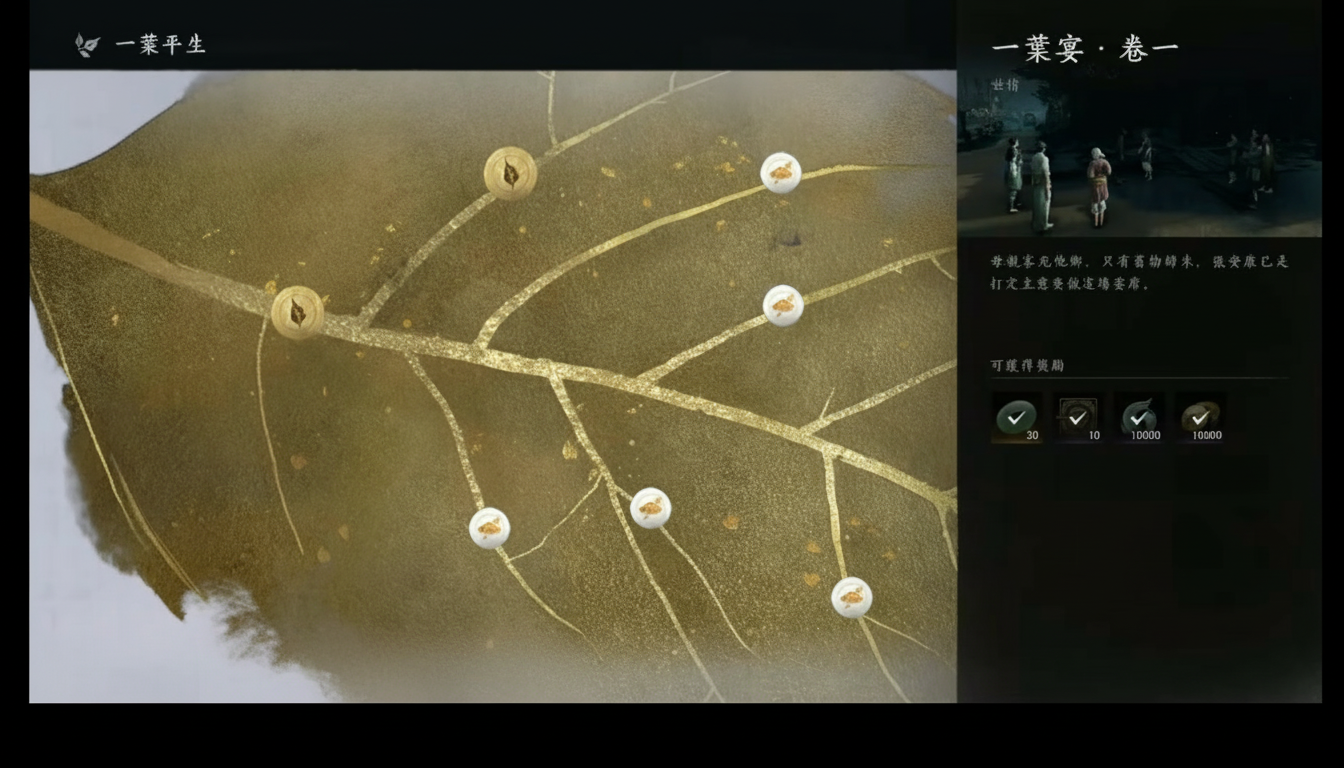Select the golden leaf medallion node at map top
The image size is (1344, 768).
(509, 175)
